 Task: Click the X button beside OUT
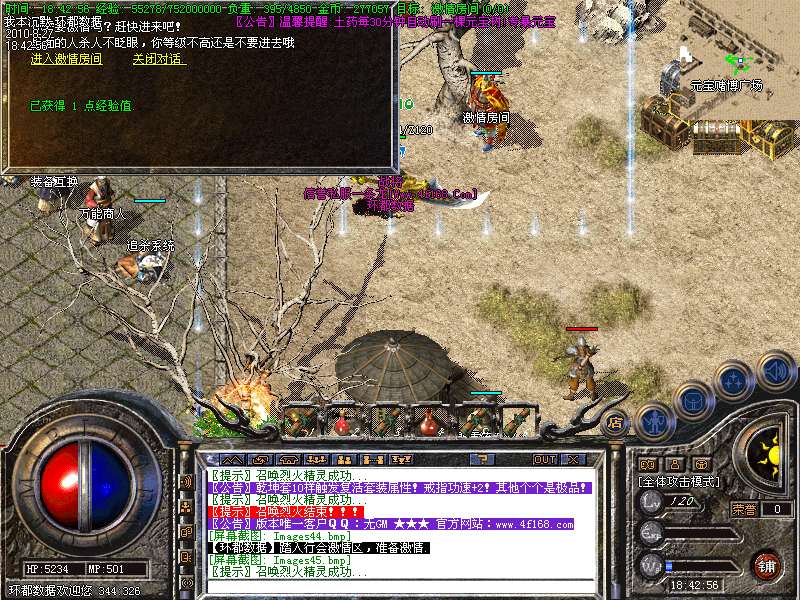pyautogui.click(x=573, y=459)
